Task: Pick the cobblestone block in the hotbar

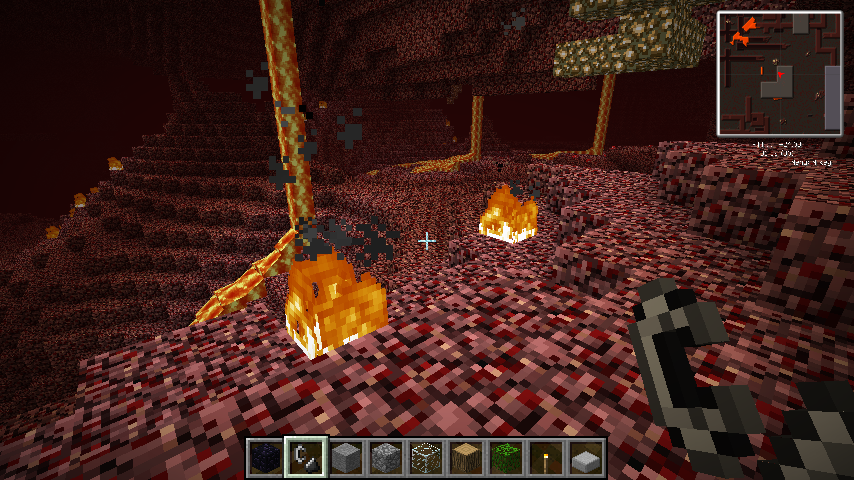Action: [386, 458]
